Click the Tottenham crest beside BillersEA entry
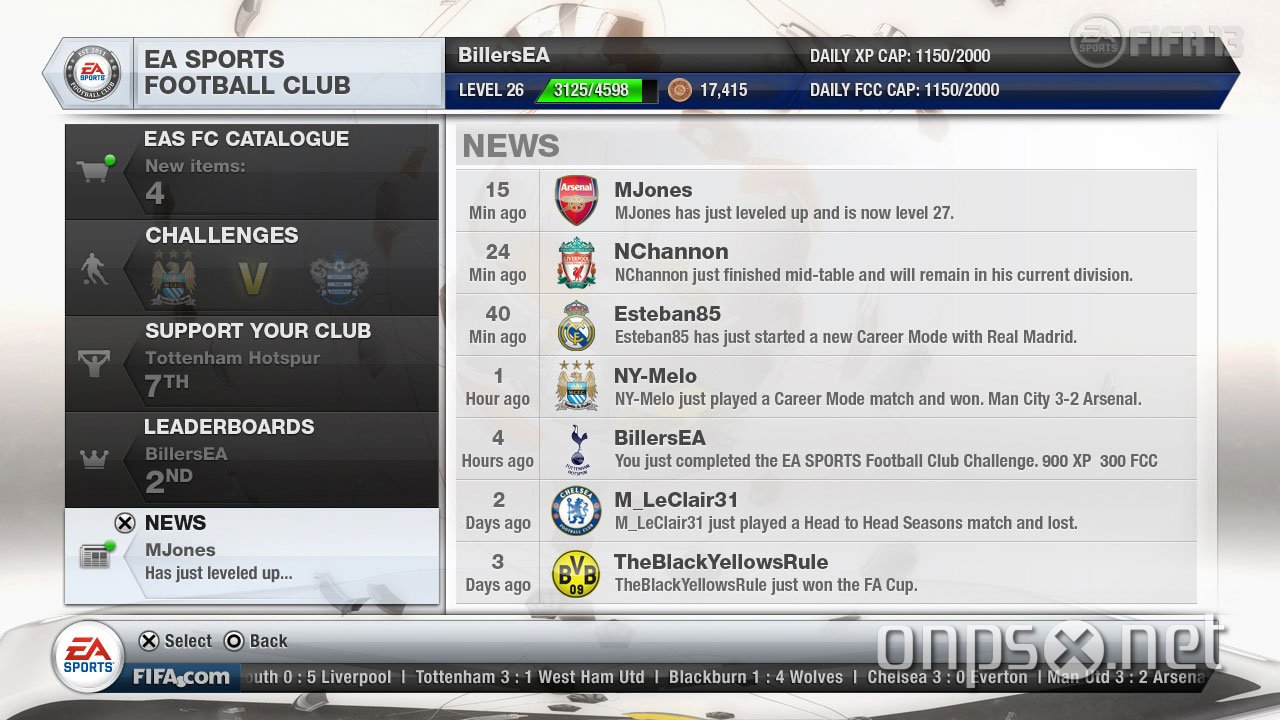 [x=576, y=448]
